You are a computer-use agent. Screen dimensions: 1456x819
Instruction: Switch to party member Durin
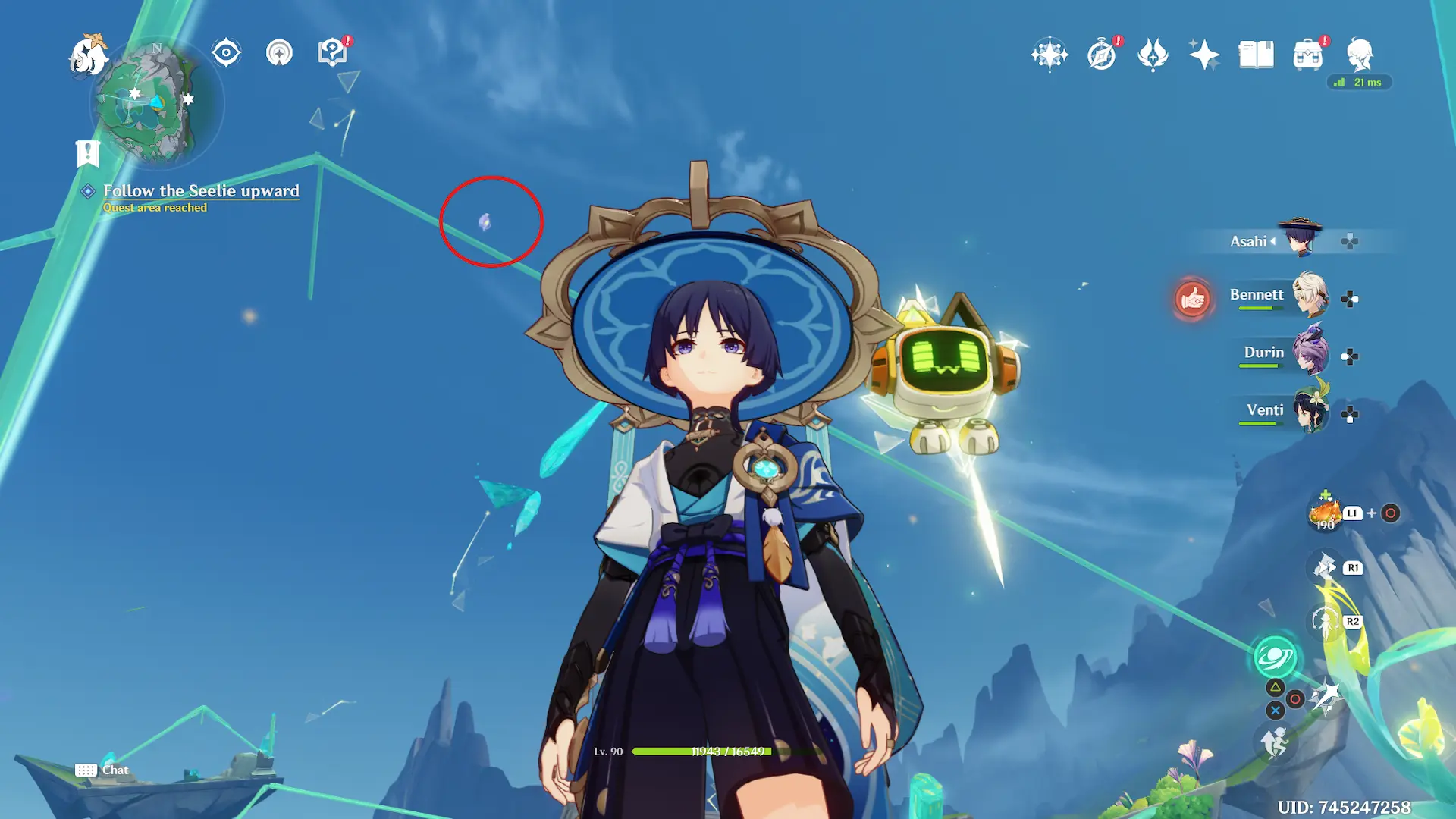pos(1309,353)
